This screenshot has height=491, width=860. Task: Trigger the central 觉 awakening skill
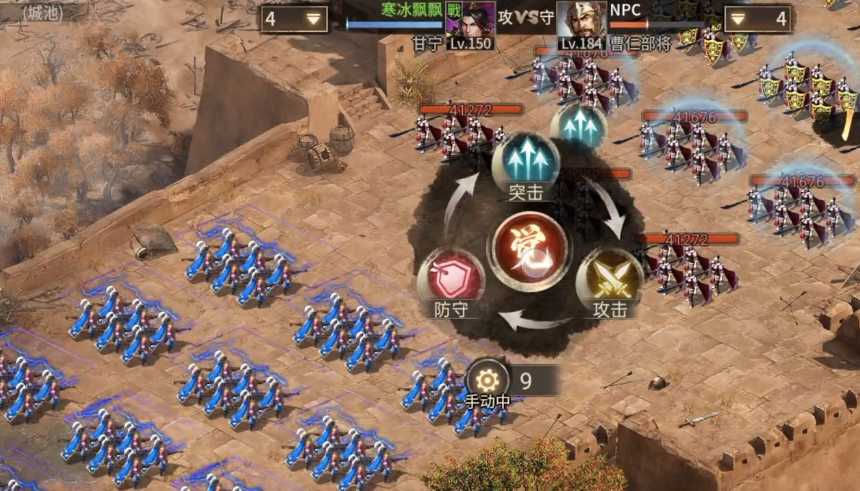click(x=530, y=250)
